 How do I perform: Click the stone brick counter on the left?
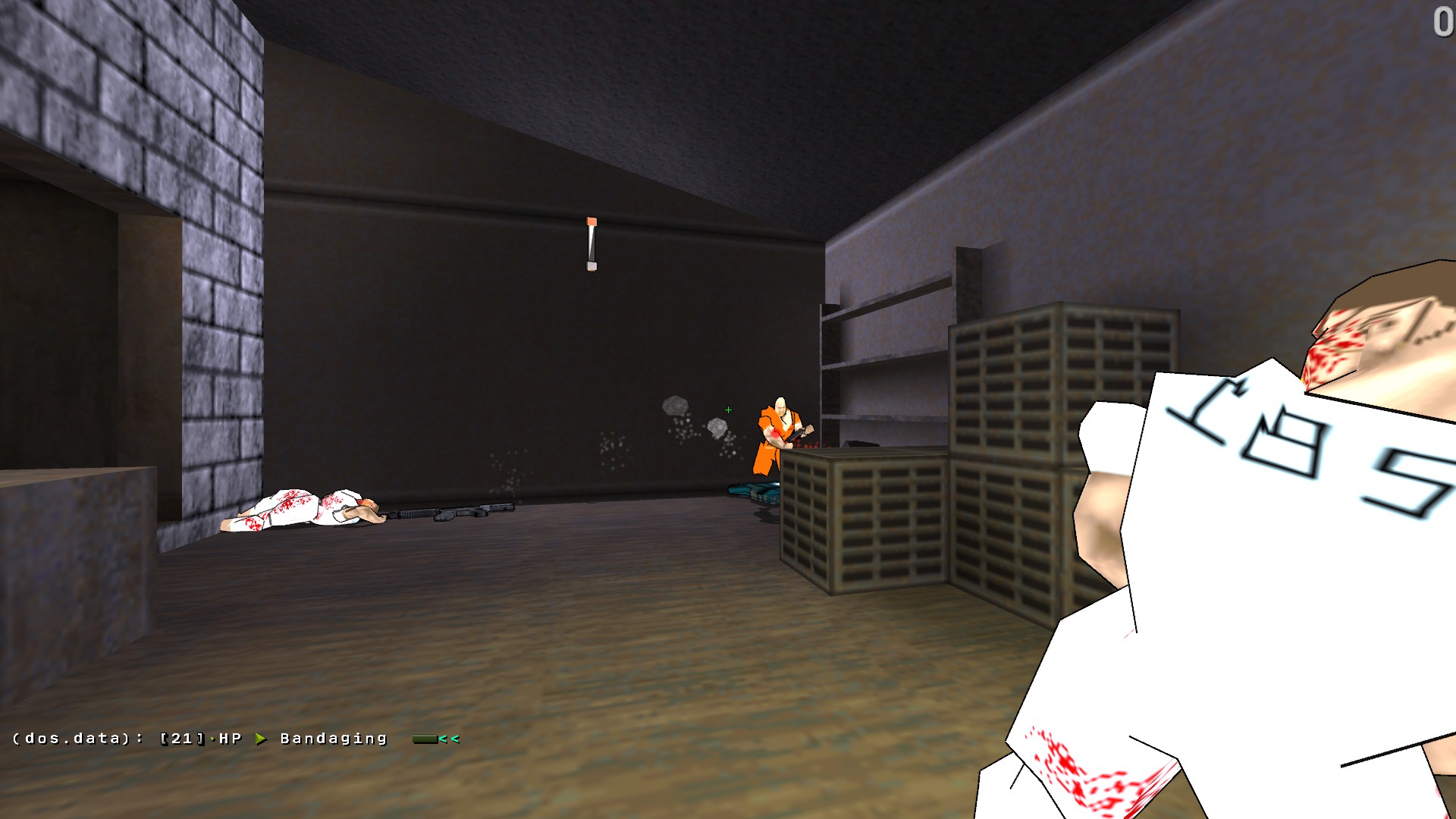coord(76,531)
